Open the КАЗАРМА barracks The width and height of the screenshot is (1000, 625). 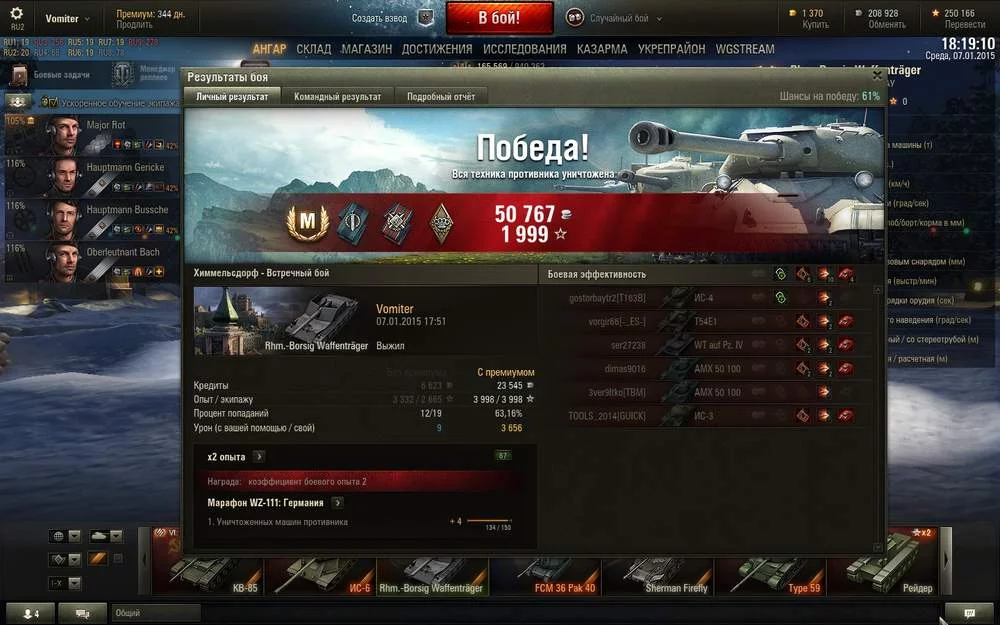(602, 49)
